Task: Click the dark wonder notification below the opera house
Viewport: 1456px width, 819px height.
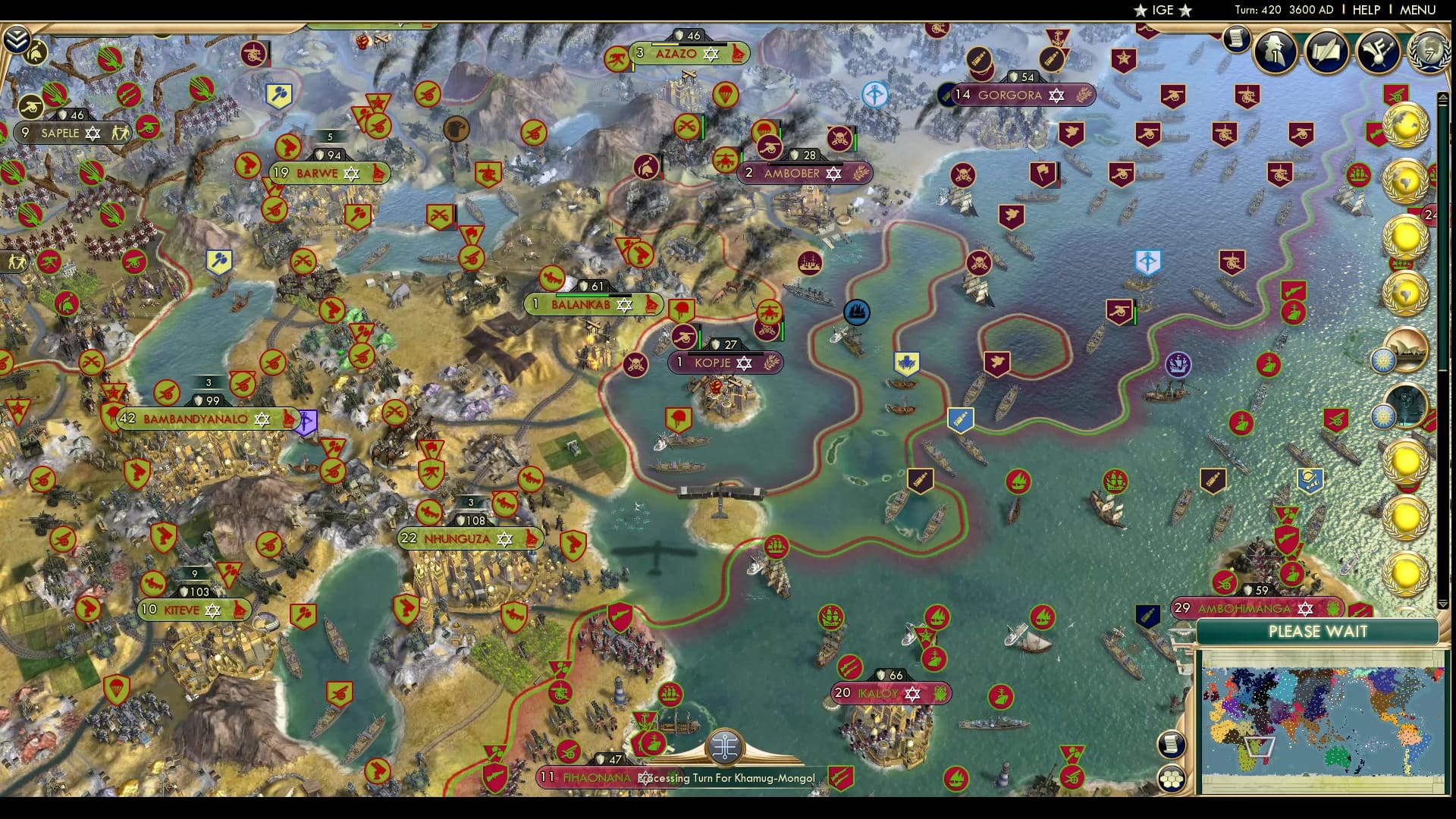Action: coord(1407,404)
